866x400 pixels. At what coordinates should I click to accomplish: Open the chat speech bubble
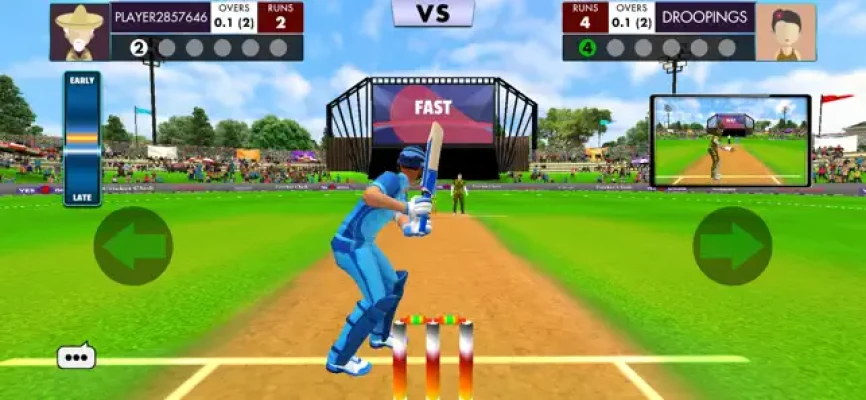pos(76,356)
